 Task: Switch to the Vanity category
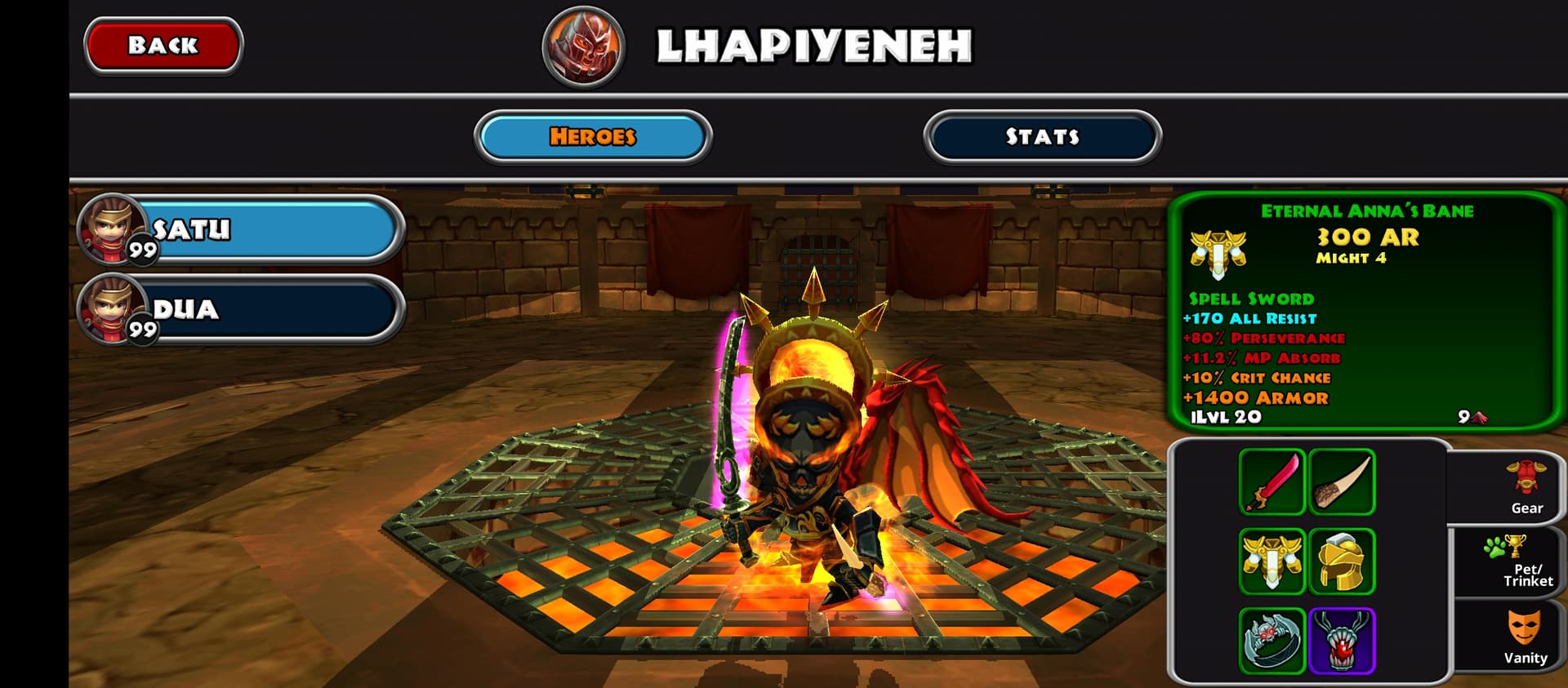coord(1525,637)
